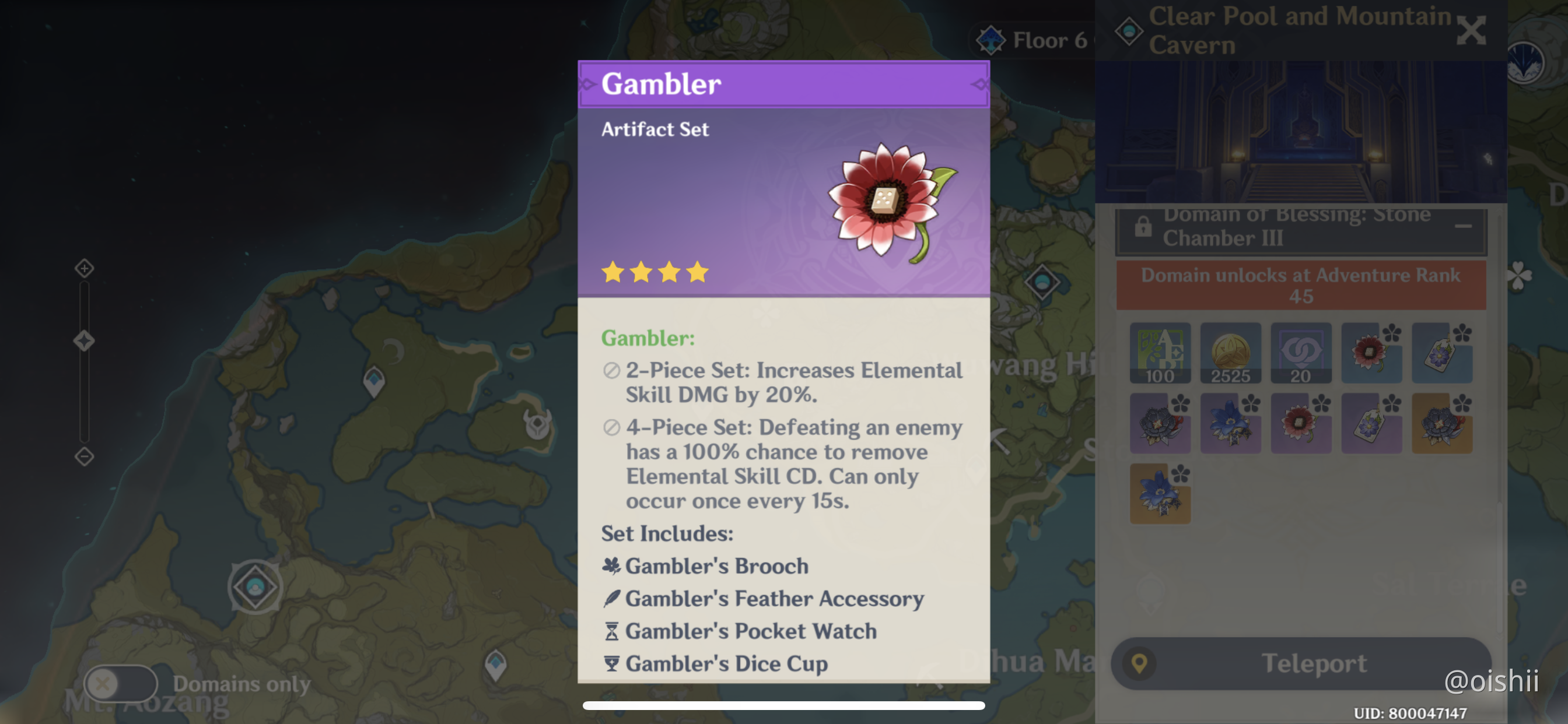Zoom out the map with minus button
This screenshot has width=1568, height=724.
(84, 456)
